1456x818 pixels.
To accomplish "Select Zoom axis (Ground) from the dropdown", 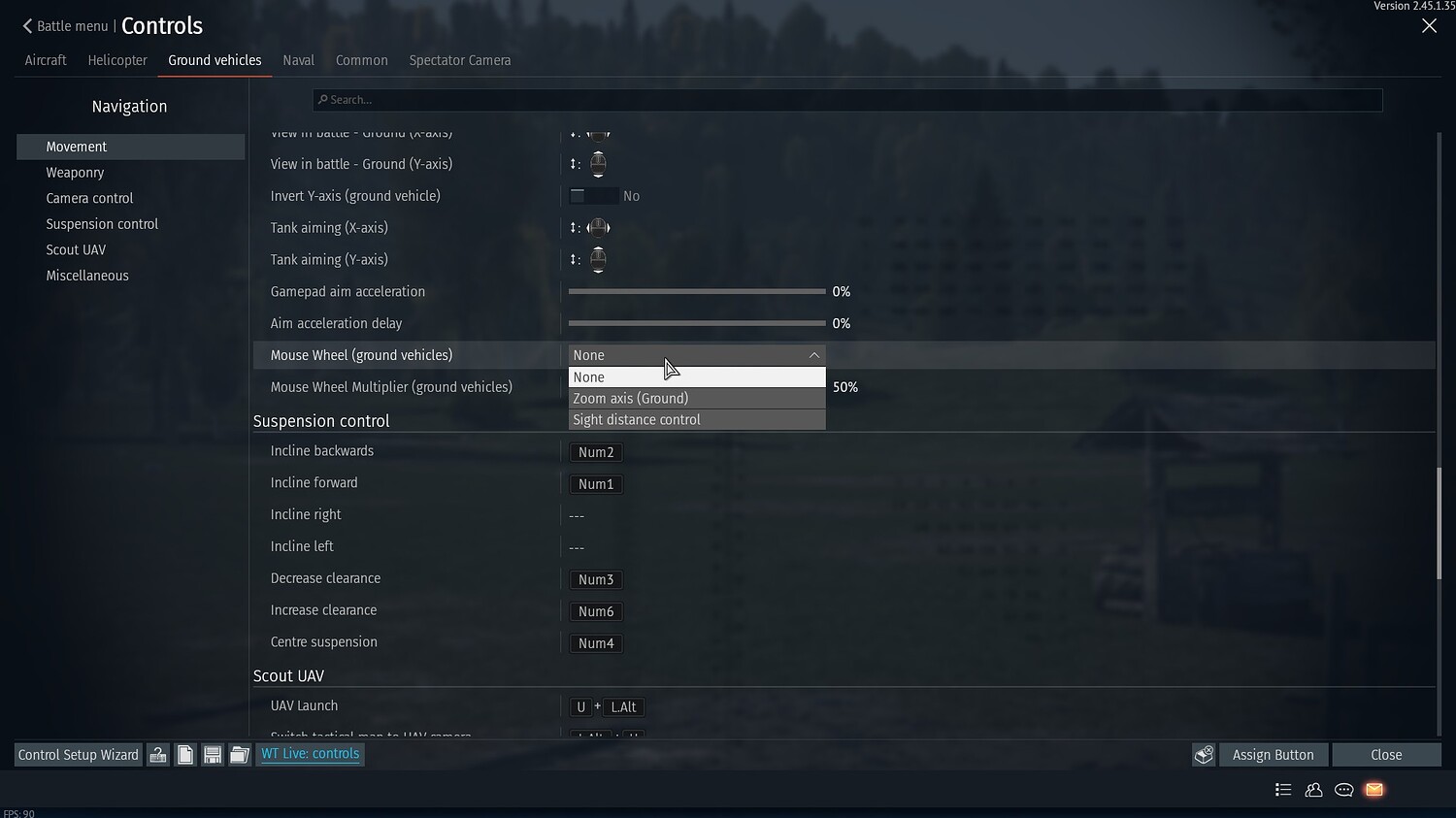I will [x=630, y=398].
